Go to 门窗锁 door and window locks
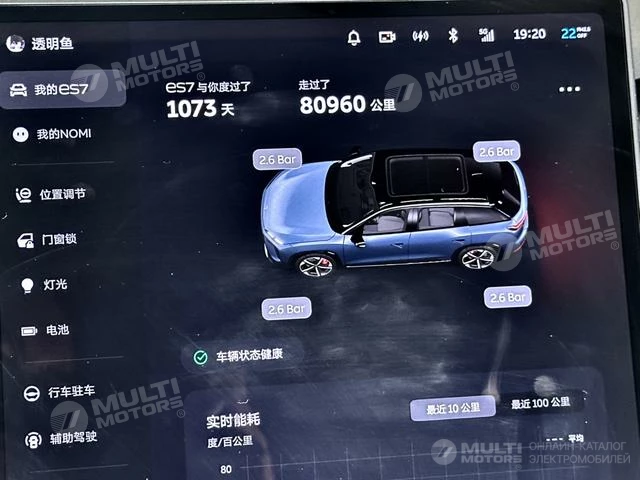 58,240
